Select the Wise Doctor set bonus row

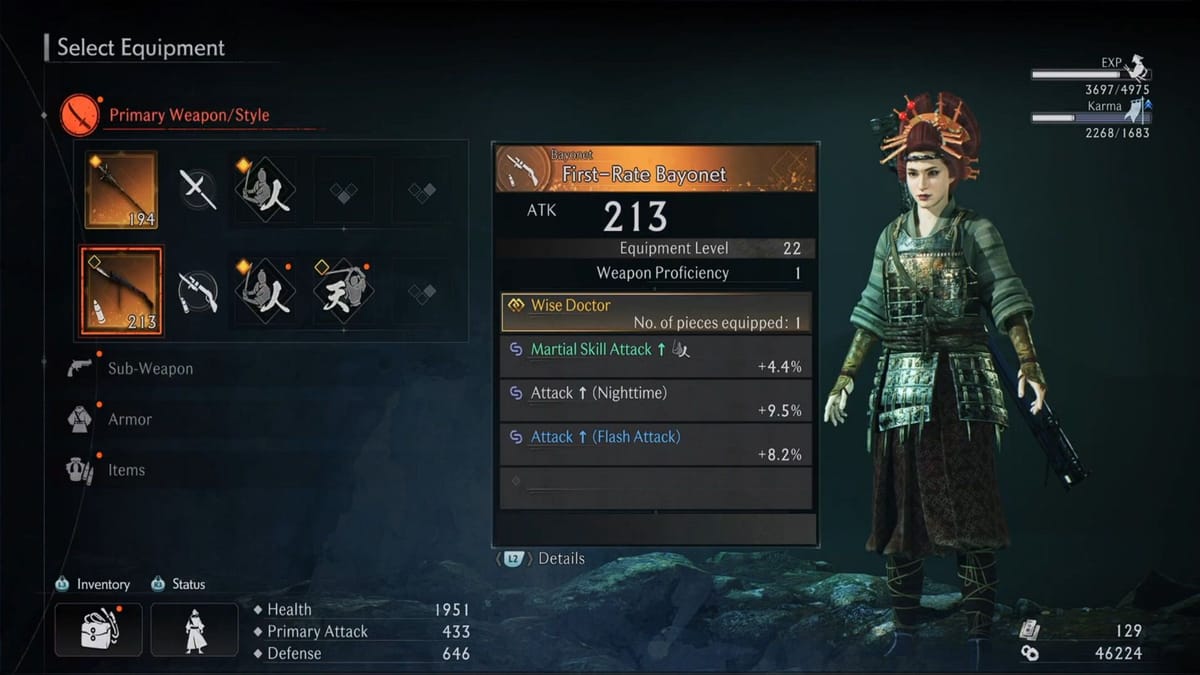click(x=656, y=313)
